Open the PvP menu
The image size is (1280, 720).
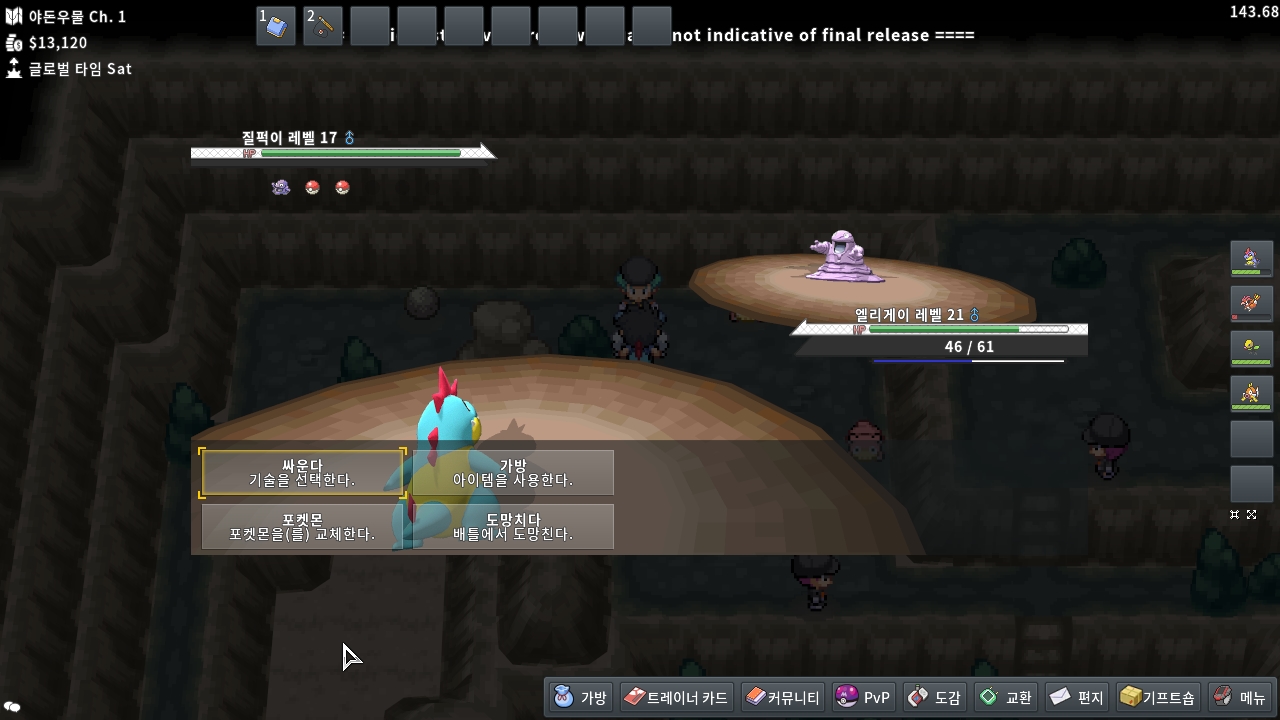click(x=864, y=697)
